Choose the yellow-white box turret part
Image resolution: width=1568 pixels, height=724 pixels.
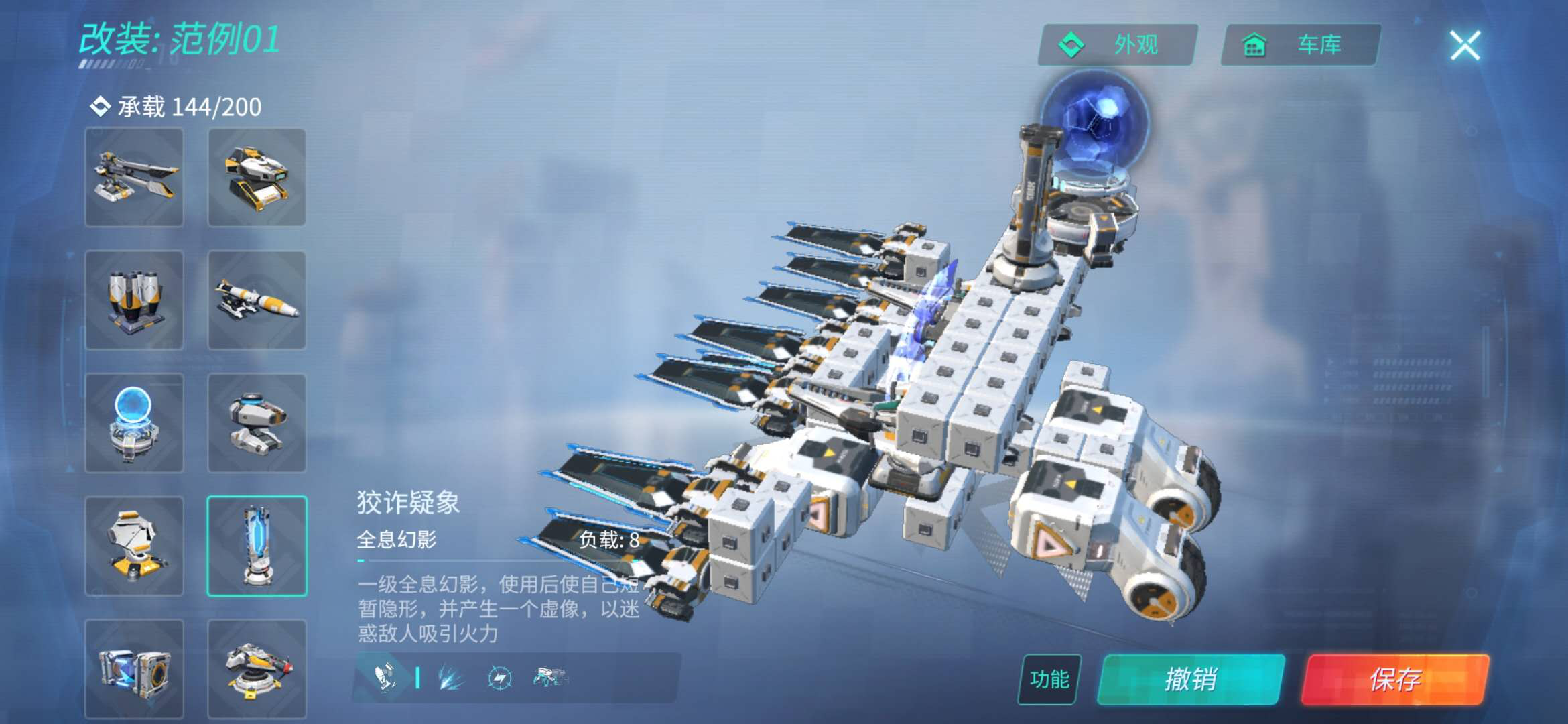click(x=257, y=178)
